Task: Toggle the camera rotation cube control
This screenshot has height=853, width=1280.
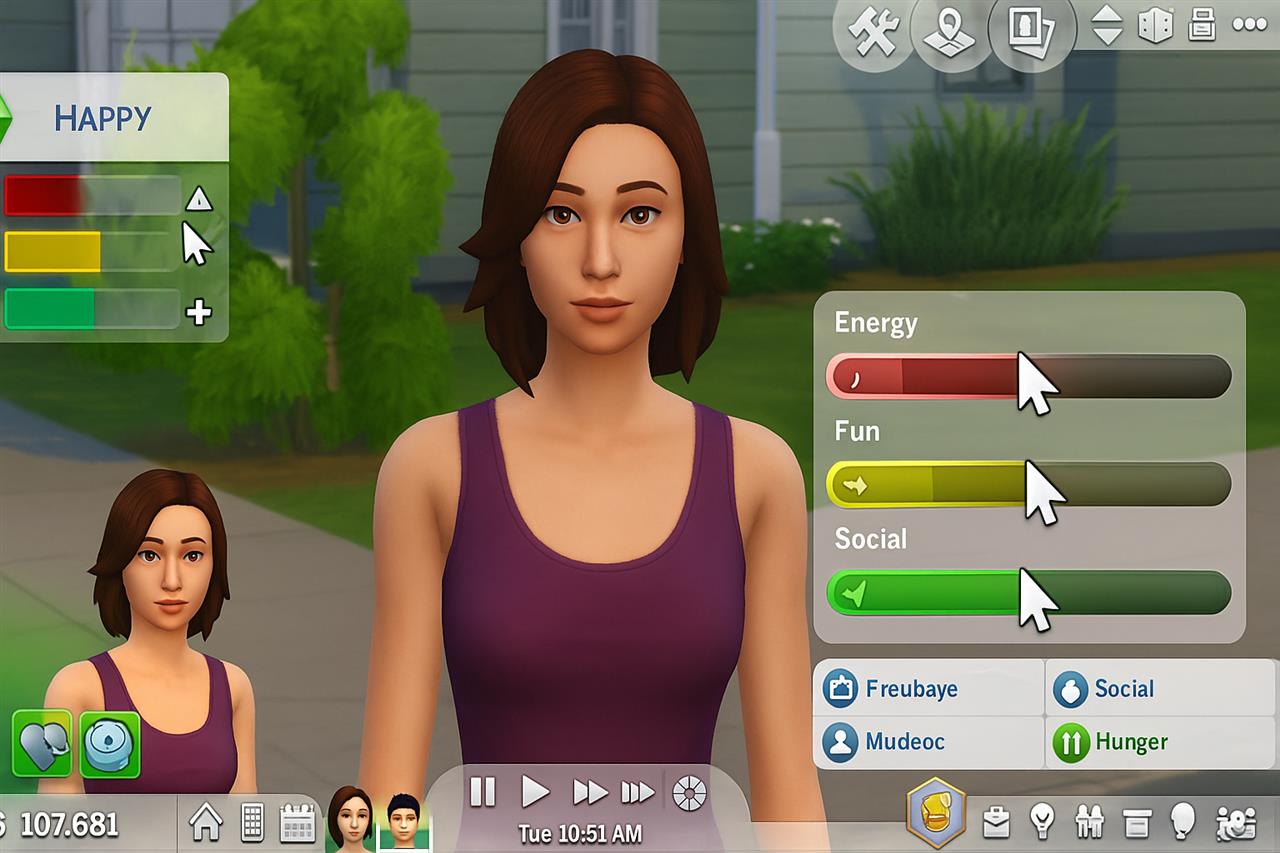Action: [x=1154, y=27]
